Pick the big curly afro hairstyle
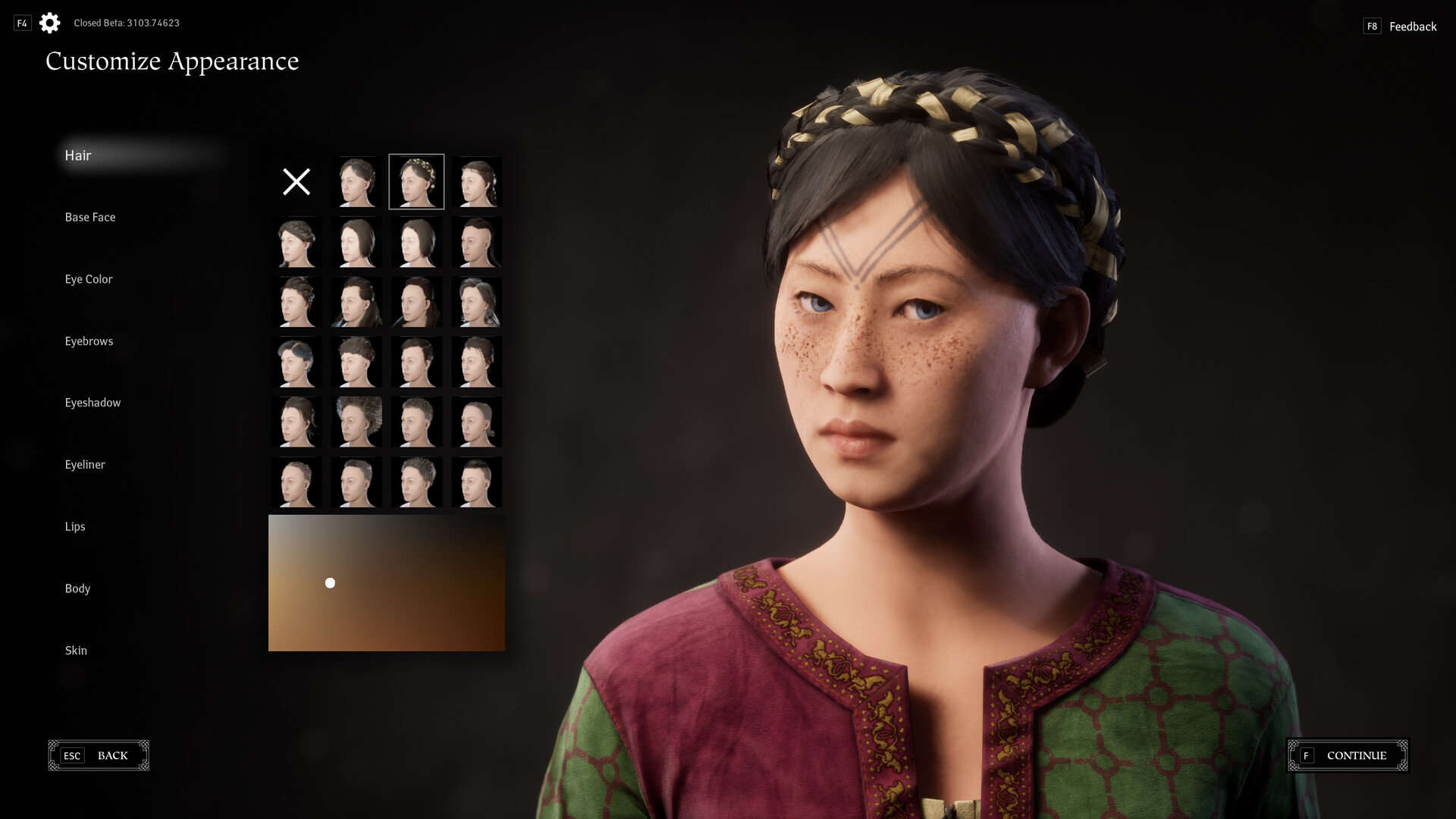1456x819 pixels. 357,422
